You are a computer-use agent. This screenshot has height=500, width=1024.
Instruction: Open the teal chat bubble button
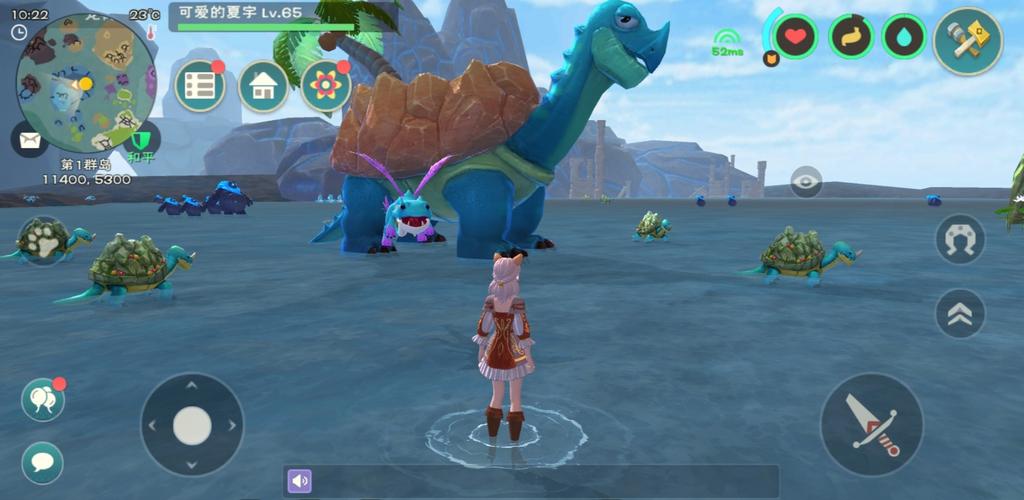pyautogui.click(x=43, y=462)
